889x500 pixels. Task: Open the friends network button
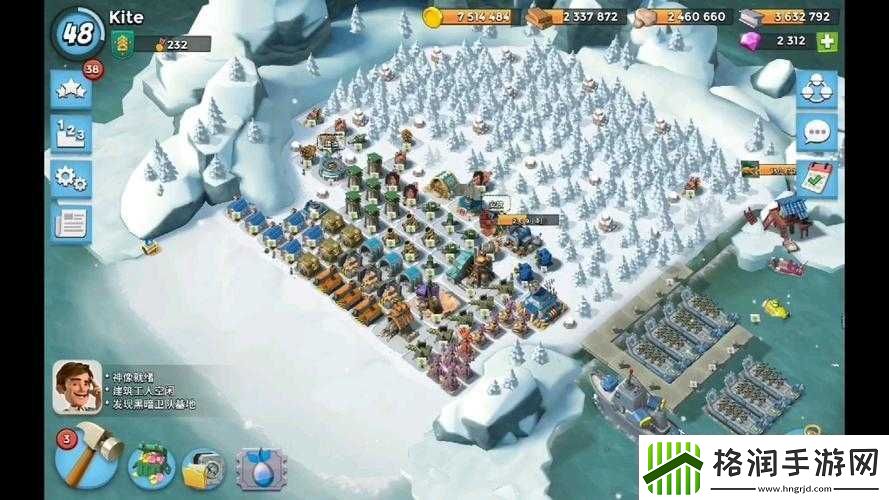coord(817,89)
